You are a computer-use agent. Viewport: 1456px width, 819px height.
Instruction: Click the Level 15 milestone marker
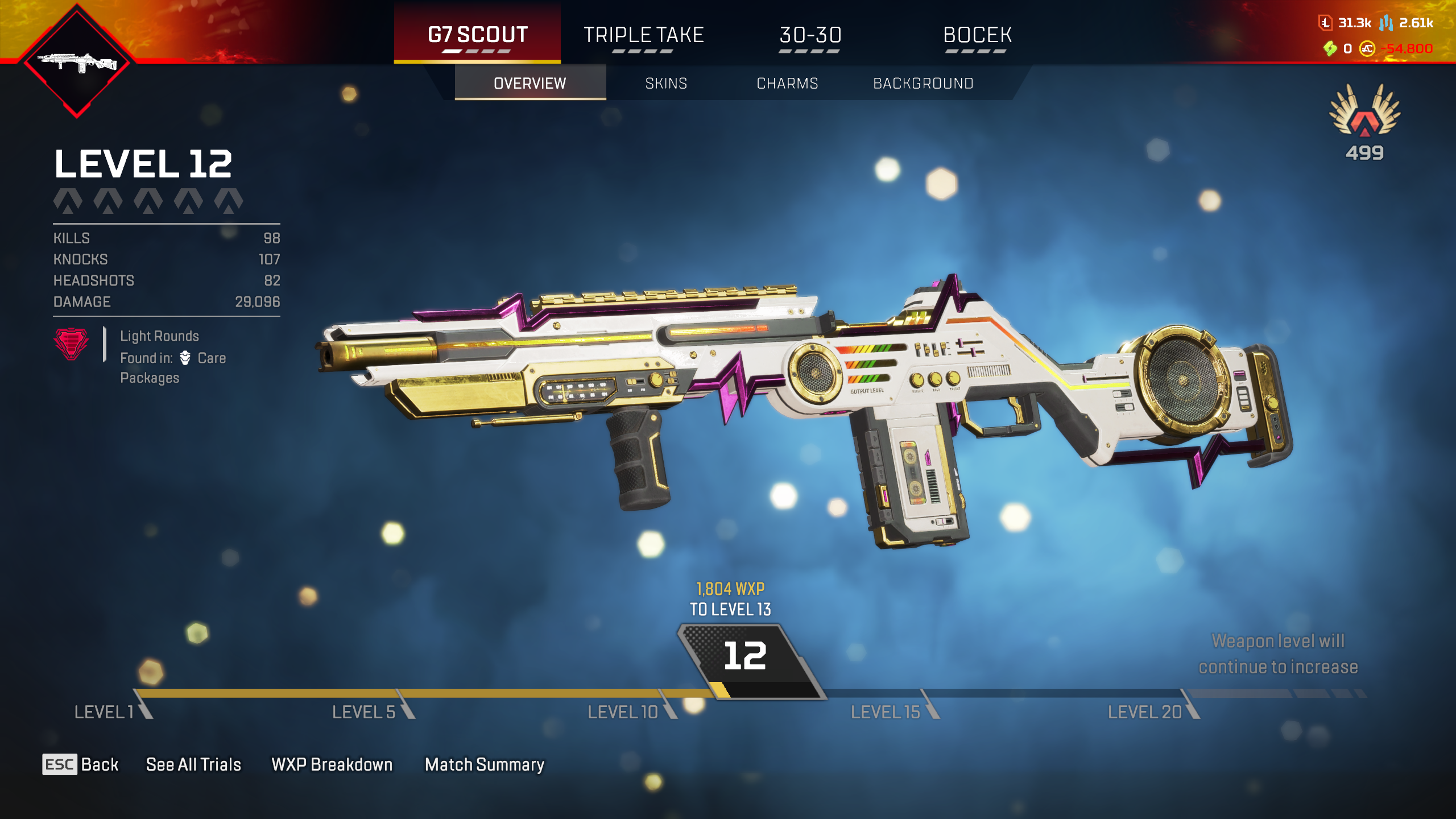(x=885, y=712)
